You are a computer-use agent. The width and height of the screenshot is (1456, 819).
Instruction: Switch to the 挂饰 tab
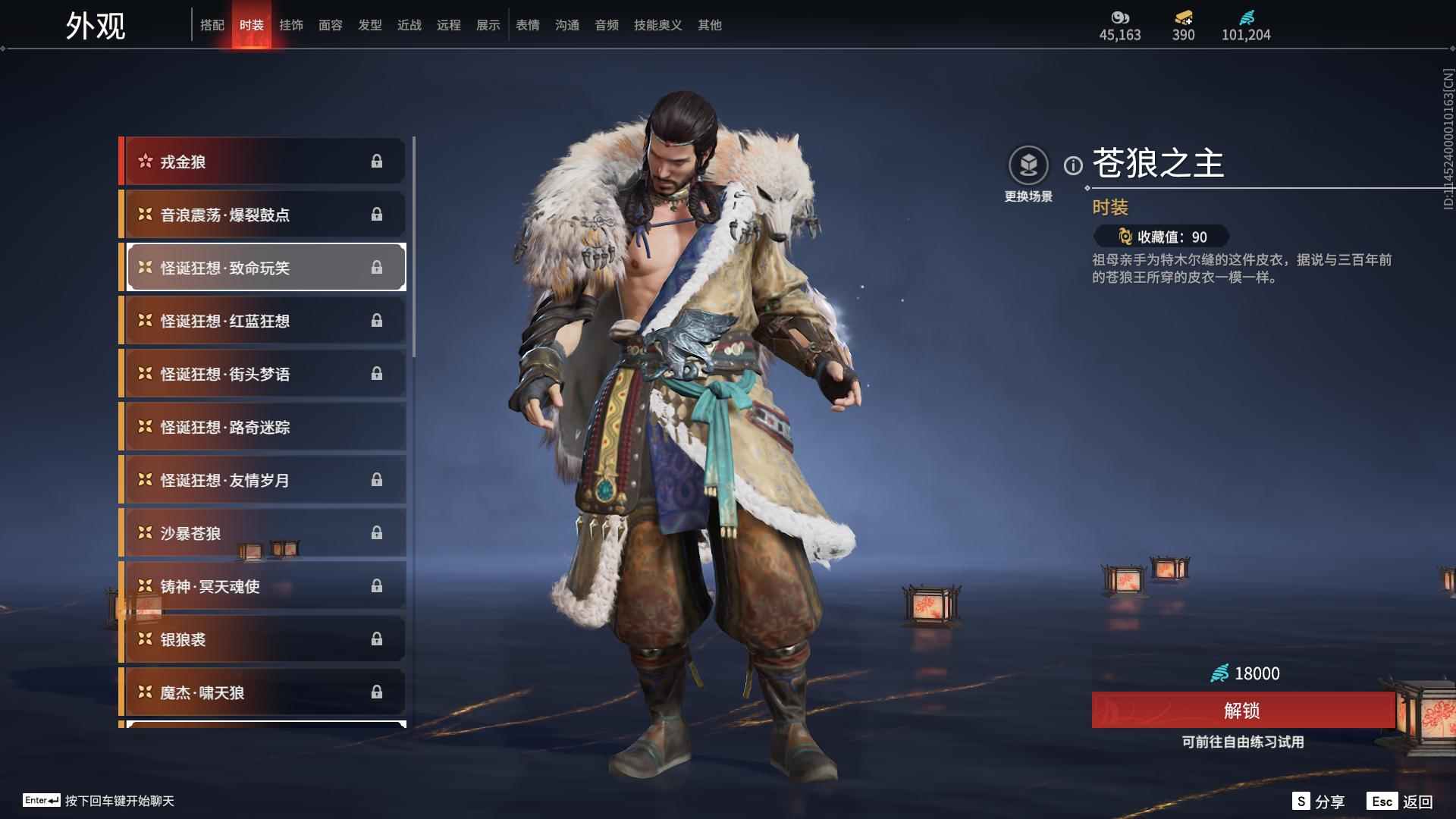291,25
